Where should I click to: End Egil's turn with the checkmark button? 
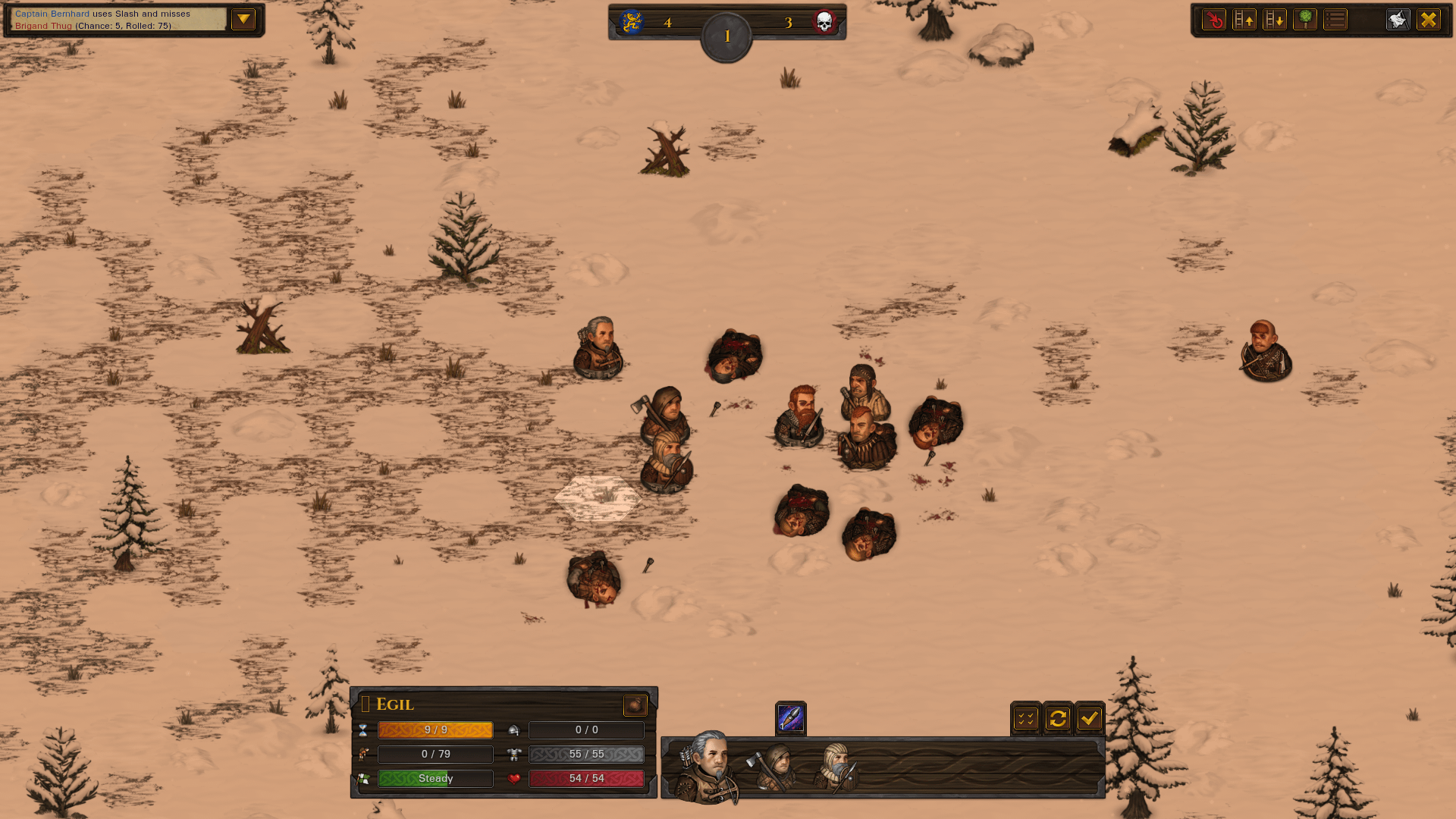point(1090,718)
